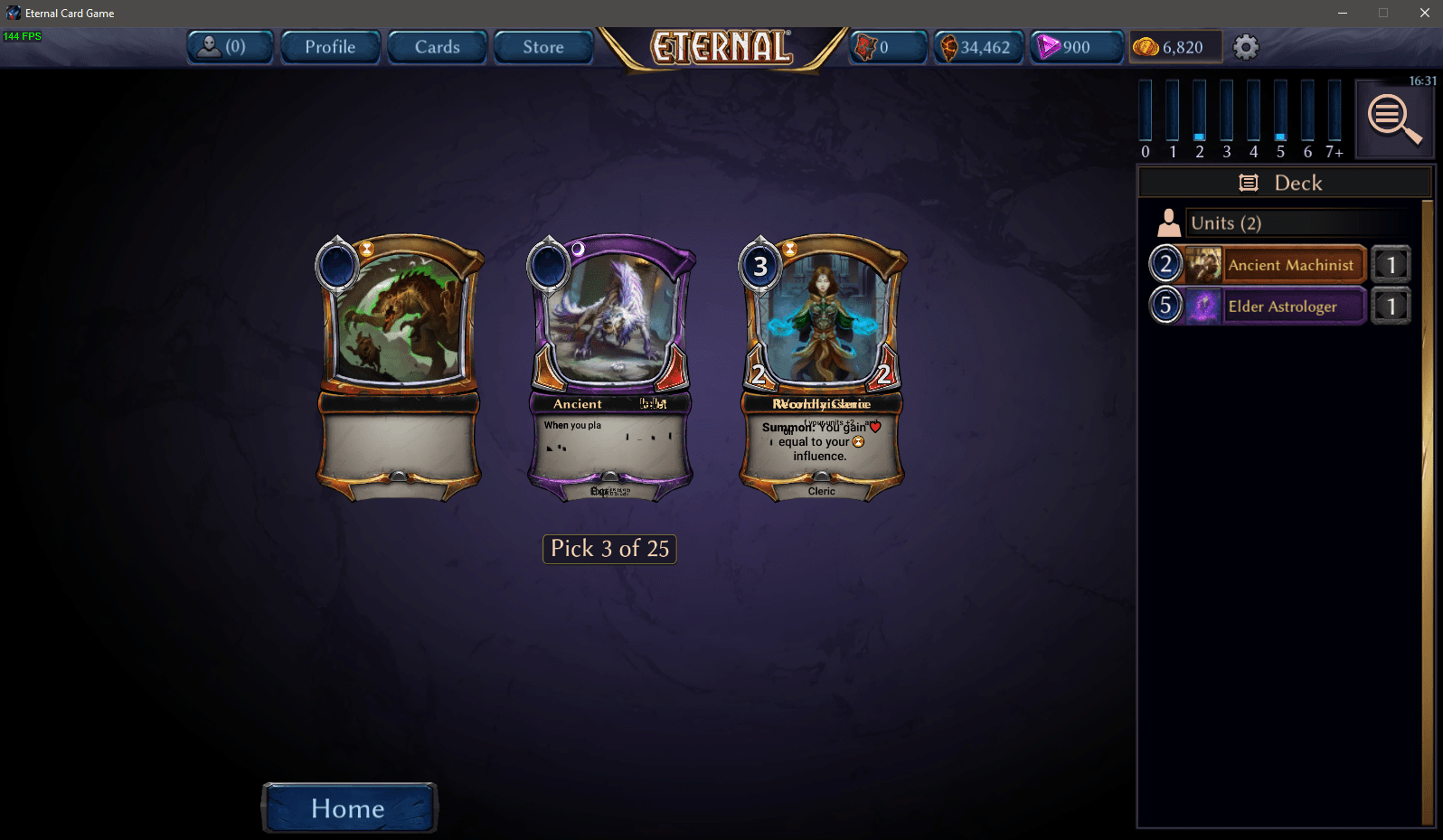Click the coin icon showing 6,820

pos(1145,46)
